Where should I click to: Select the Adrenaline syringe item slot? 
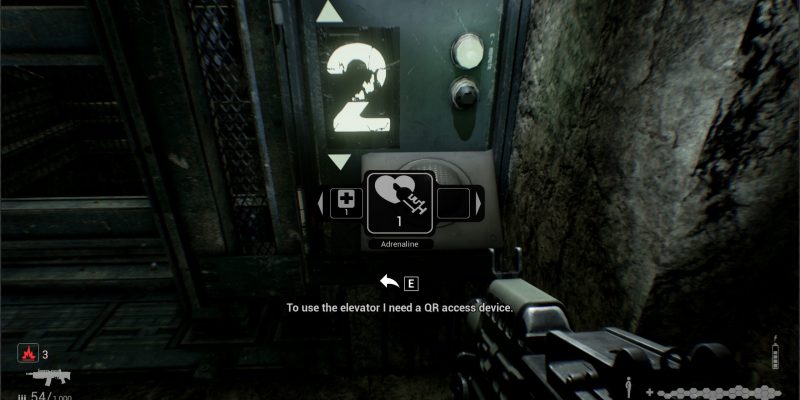coord(400,204)
